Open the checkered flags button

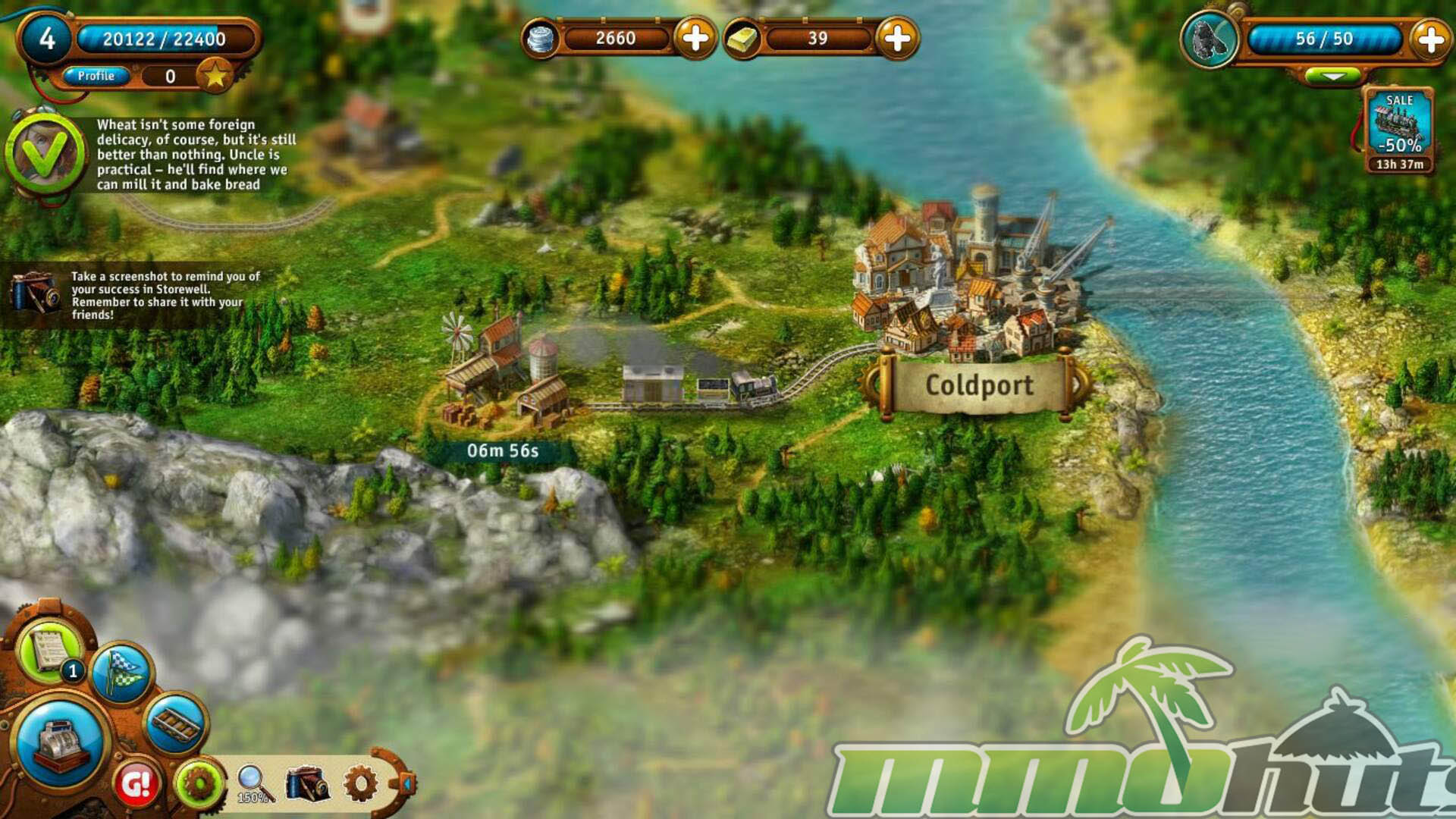[x=121, y=672]
